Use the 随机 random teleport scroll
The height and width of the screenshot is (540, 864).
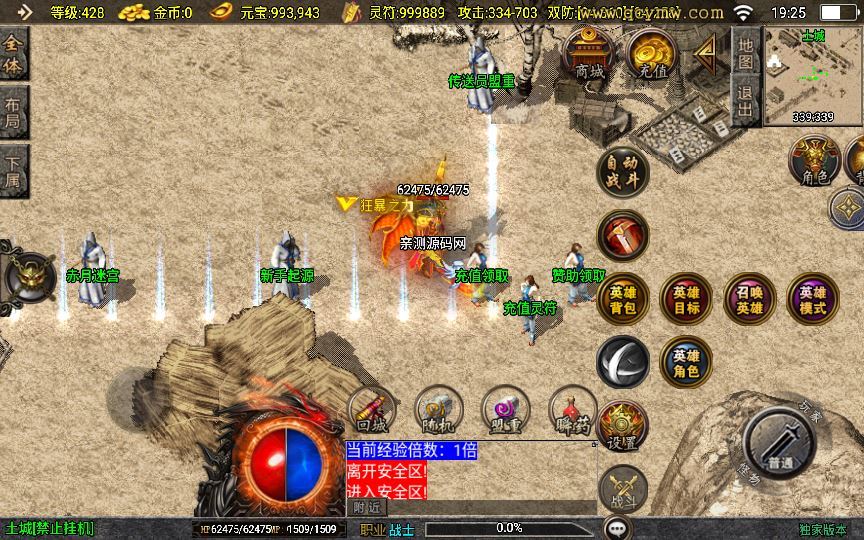[x=439, y=410]
